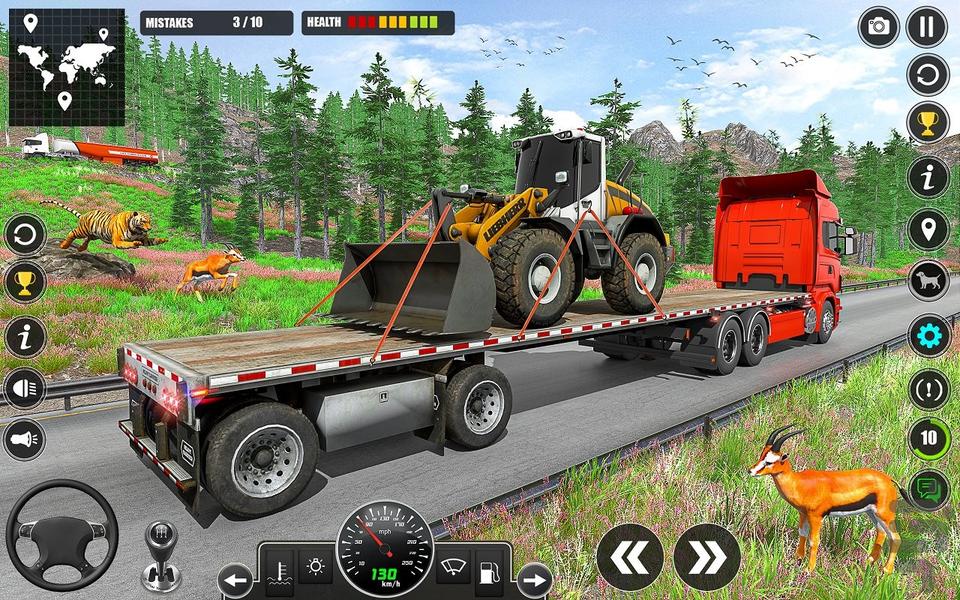This screenshot has height=600, width=960.
Task: Tap the double right chevron pedal
Action: tap(706, 557)
